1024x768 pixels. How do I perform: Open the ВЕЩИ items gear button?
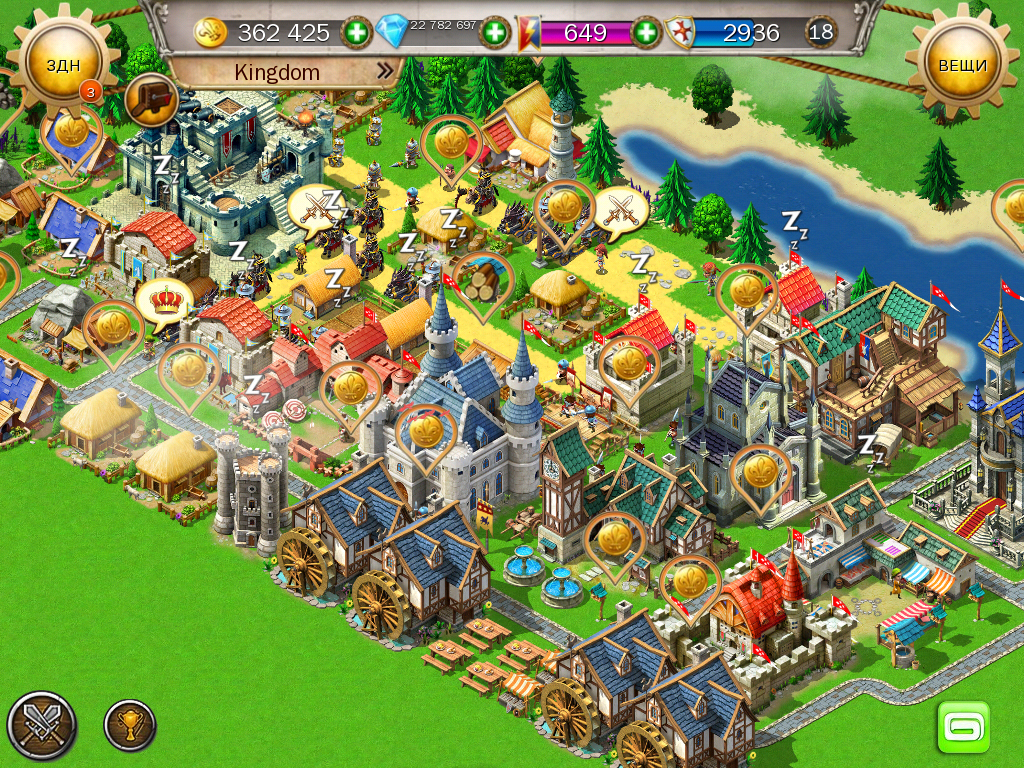tap(962, 65)
